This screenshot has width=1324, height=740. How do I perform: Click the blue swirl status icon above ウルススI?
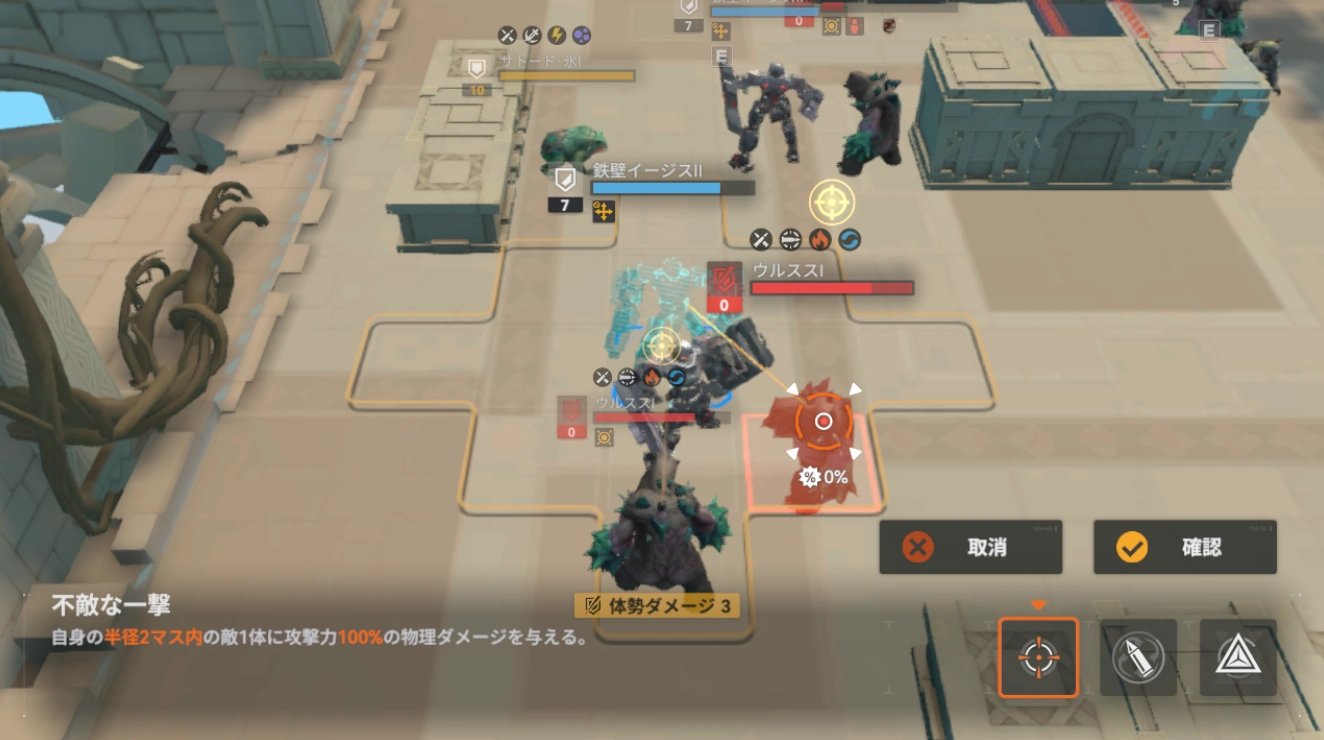(852, 240)
